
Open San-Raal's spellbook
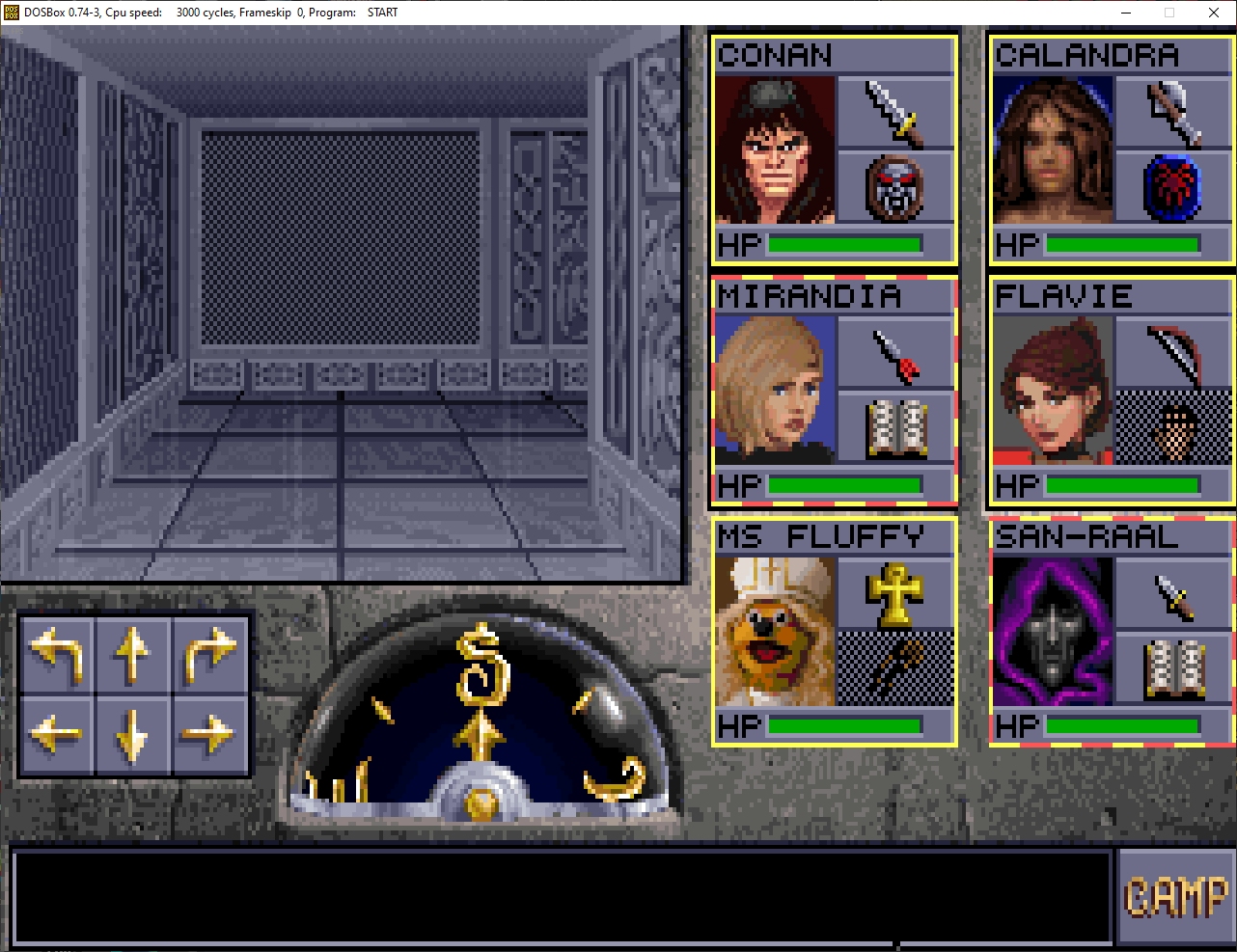pyautogui.click(x=1172, y=667)
